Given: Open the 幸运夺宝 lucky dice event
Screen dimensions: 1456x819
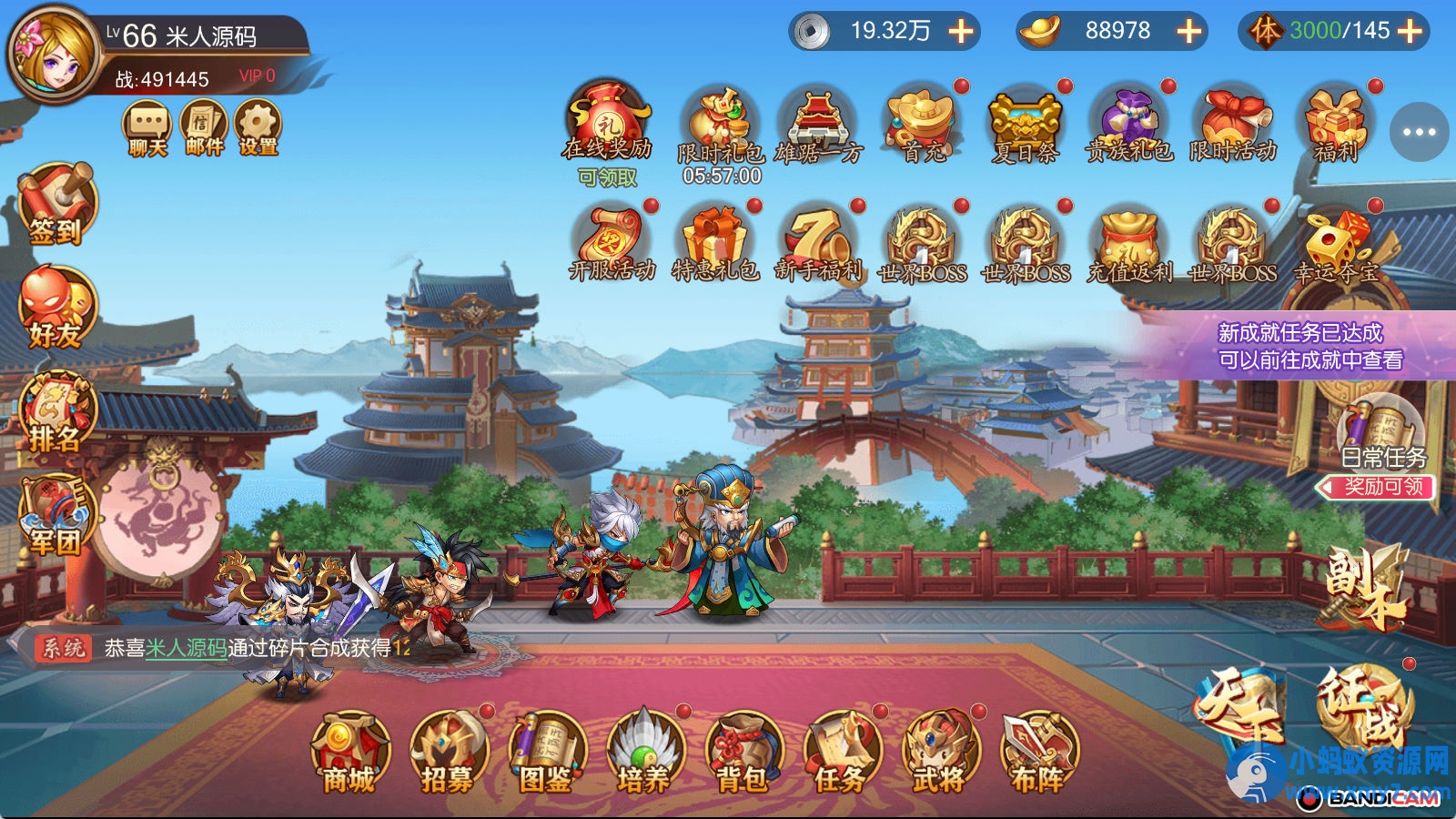Looking at the screenshot, I should pyautogui.click(x=1335, y=246).
